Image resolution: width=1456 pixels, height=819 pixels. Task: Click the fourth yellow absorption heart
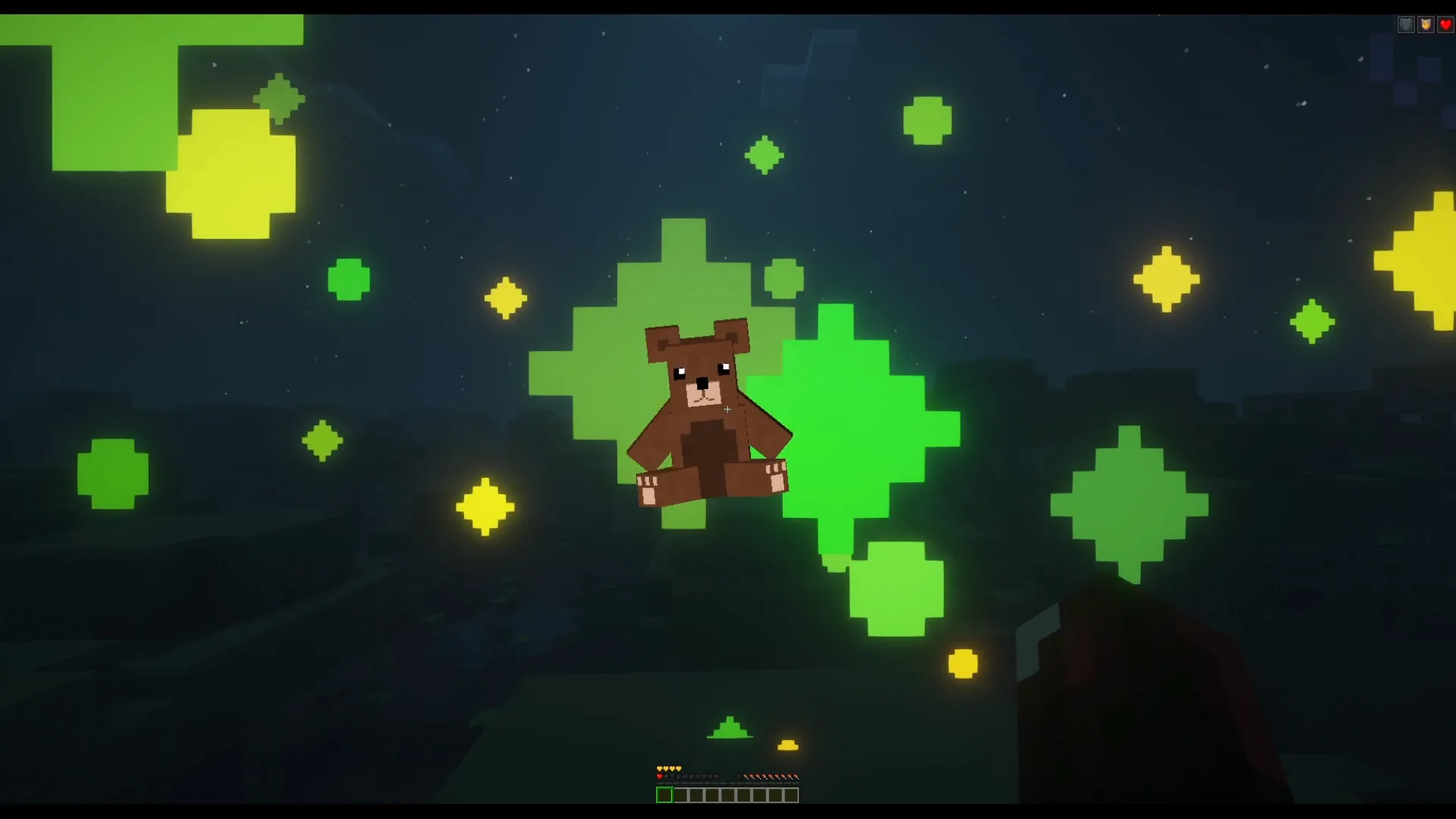click(679, 768)
